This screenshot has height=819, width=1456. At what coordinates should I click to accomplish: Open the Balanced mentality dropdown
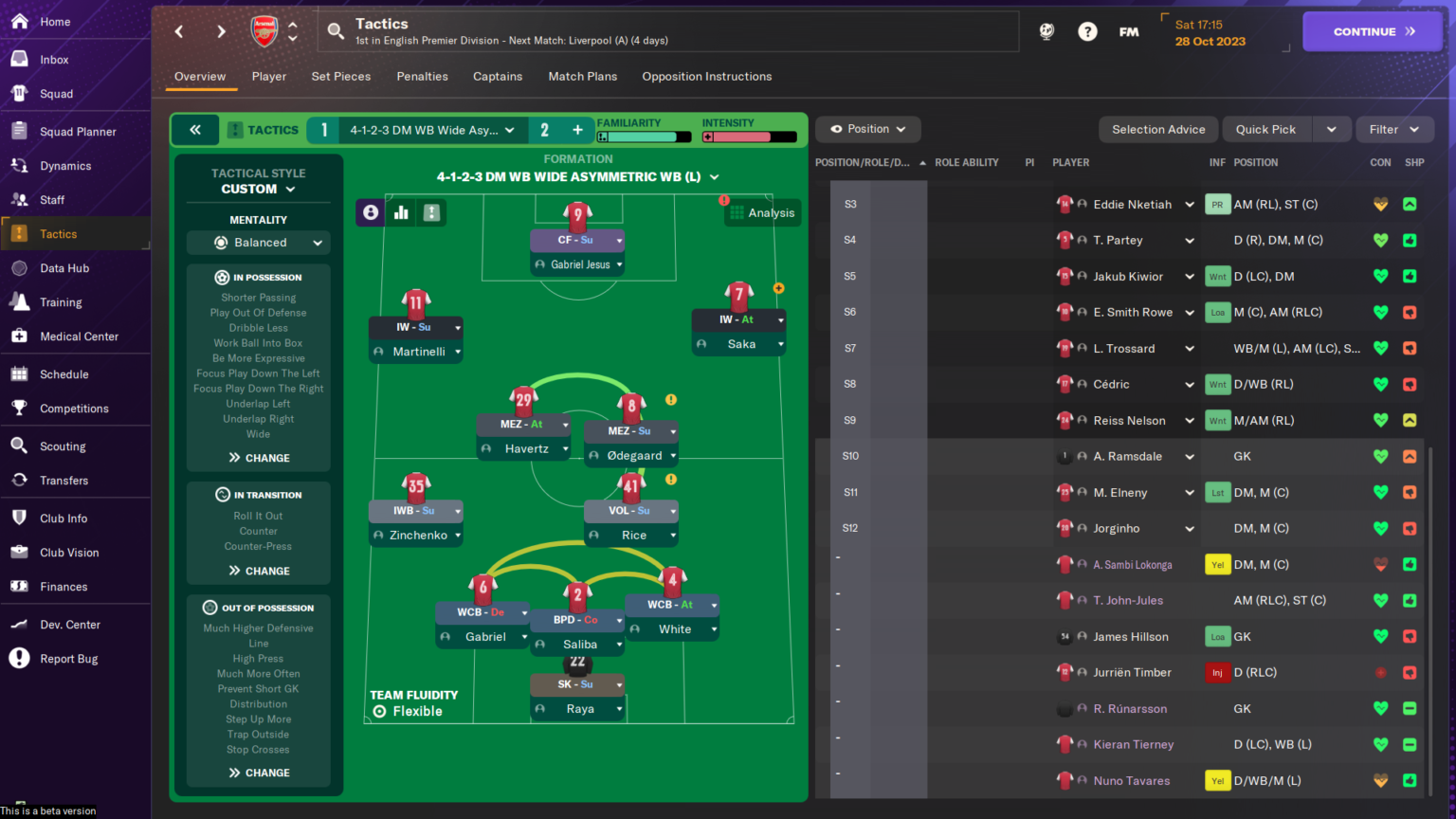pyautogui.click(x=258, y=242)
